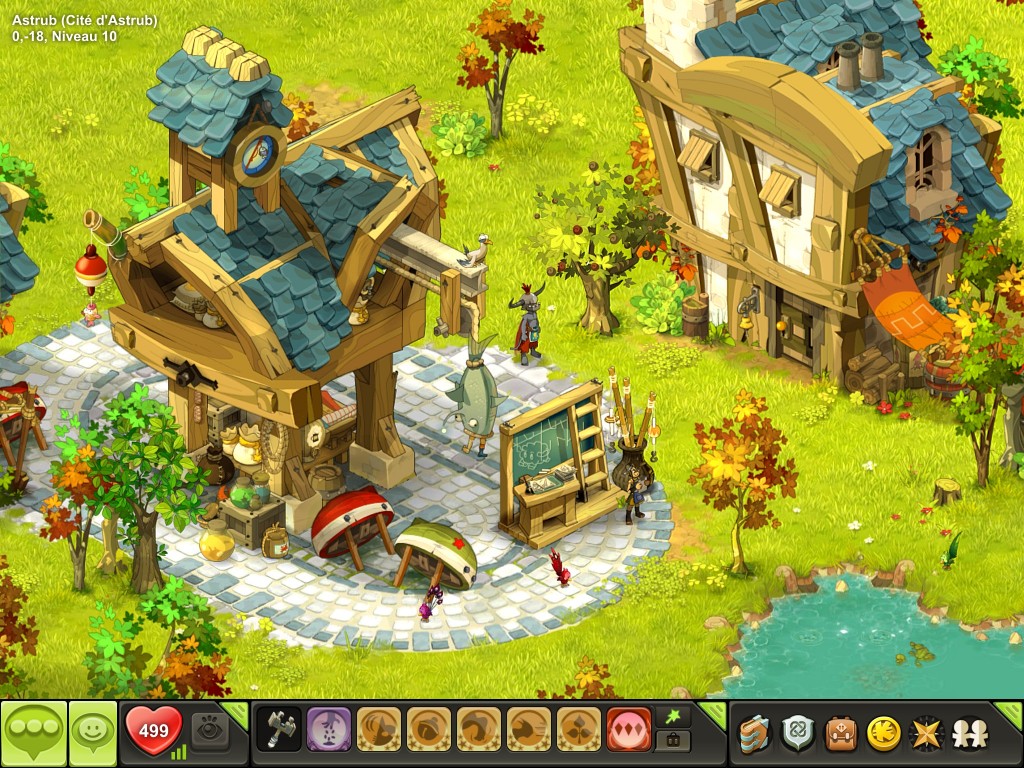This screenshot has height=768, width=1024.
Task: Activate the purple hand spell
Action: click(x=329, y=731)
